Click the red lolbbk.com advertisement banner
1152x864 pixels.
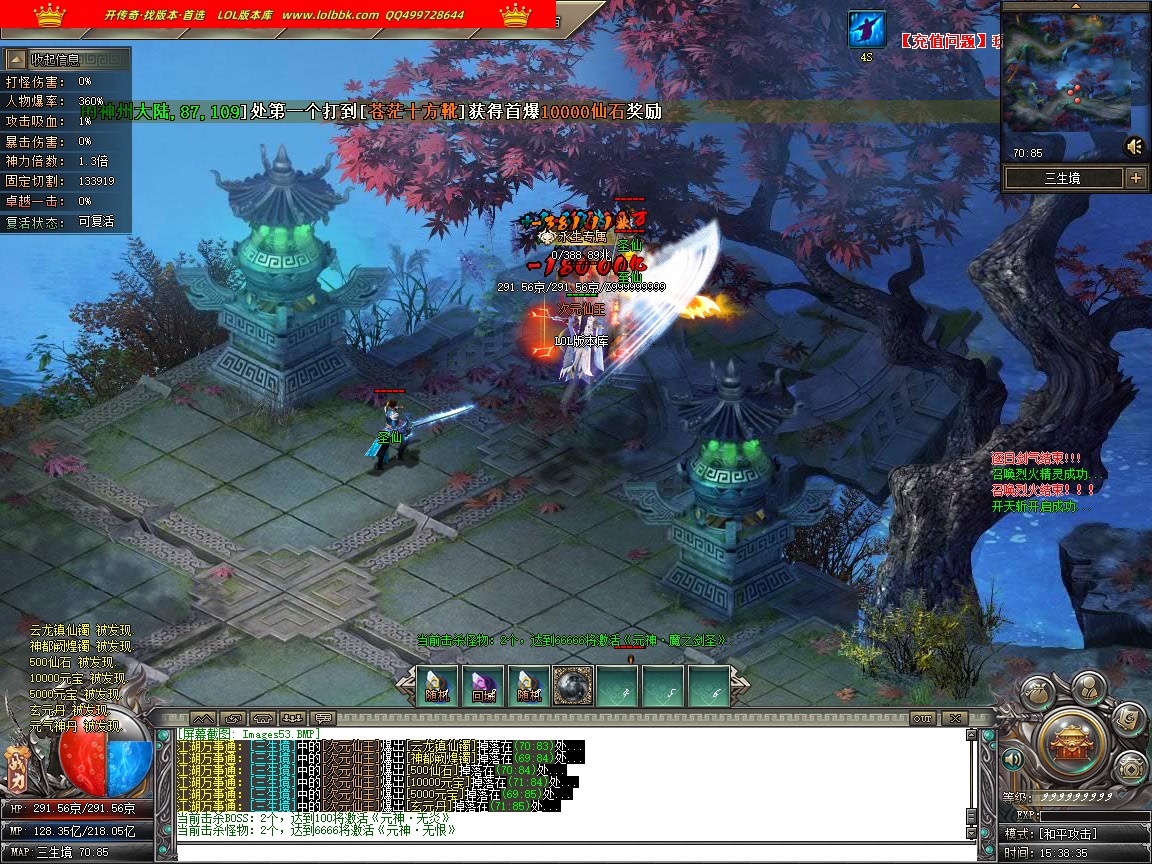click(278, 14)
